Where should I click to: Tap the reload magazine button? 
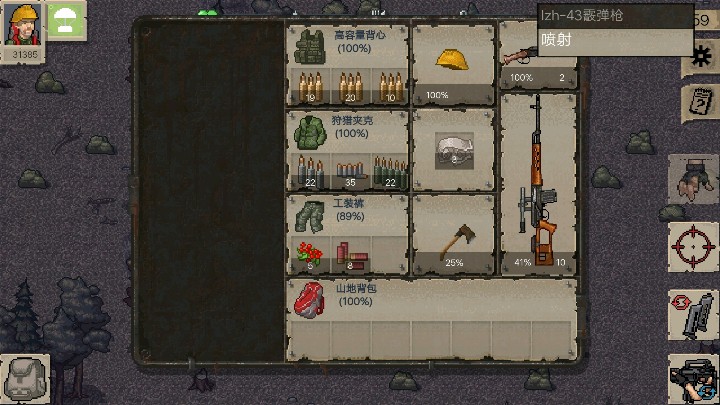point(692,314)
